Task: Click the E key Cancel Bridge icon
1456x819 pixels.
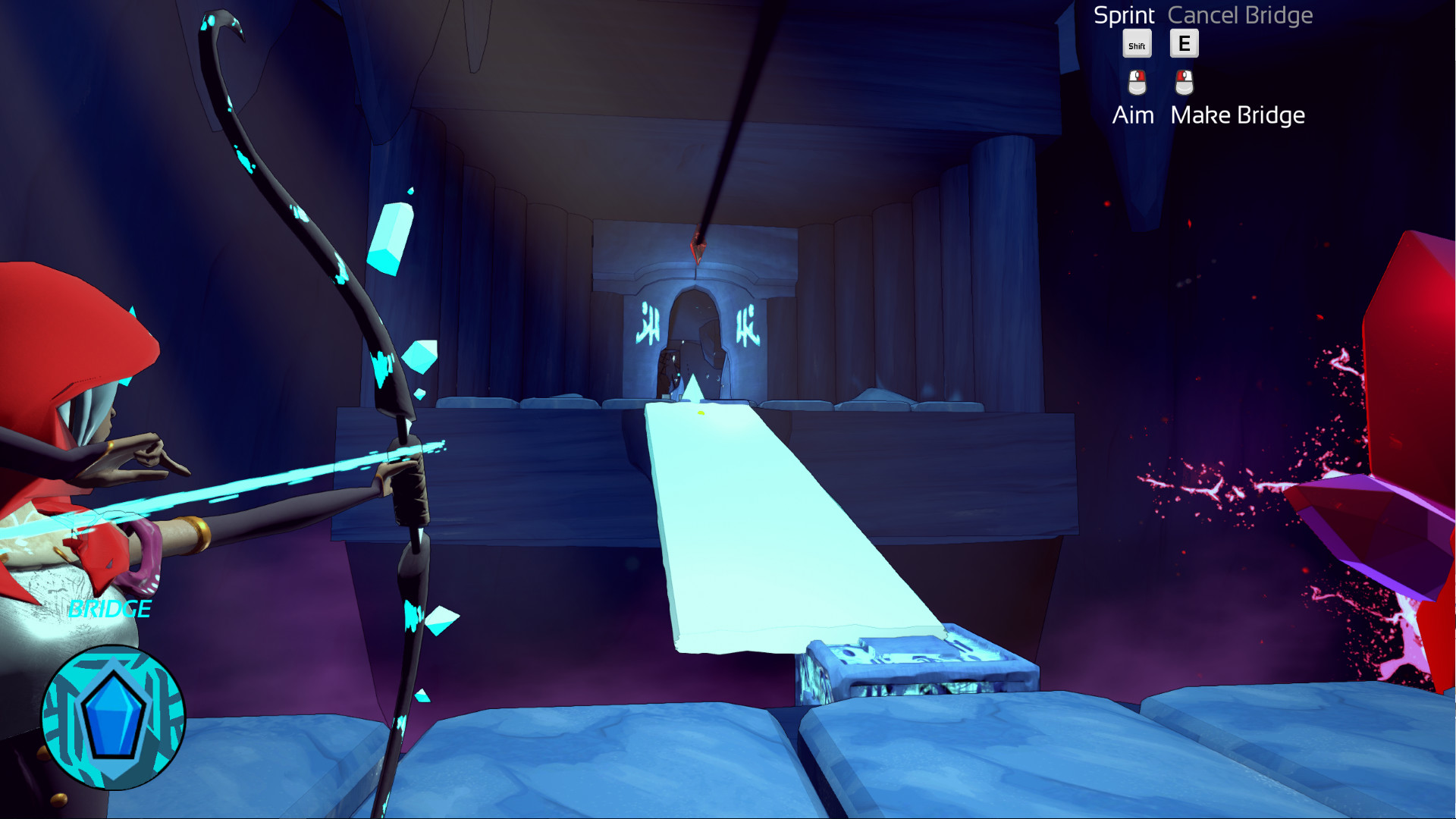Action: coord(1183,43)
